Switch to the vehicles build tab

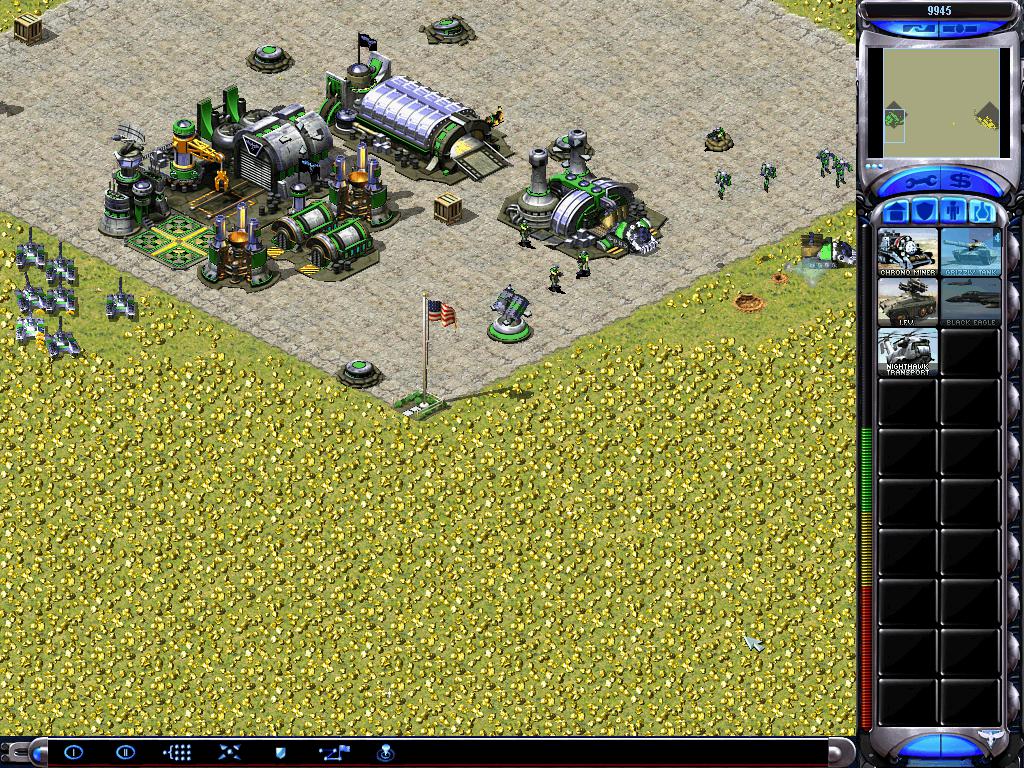980,212
